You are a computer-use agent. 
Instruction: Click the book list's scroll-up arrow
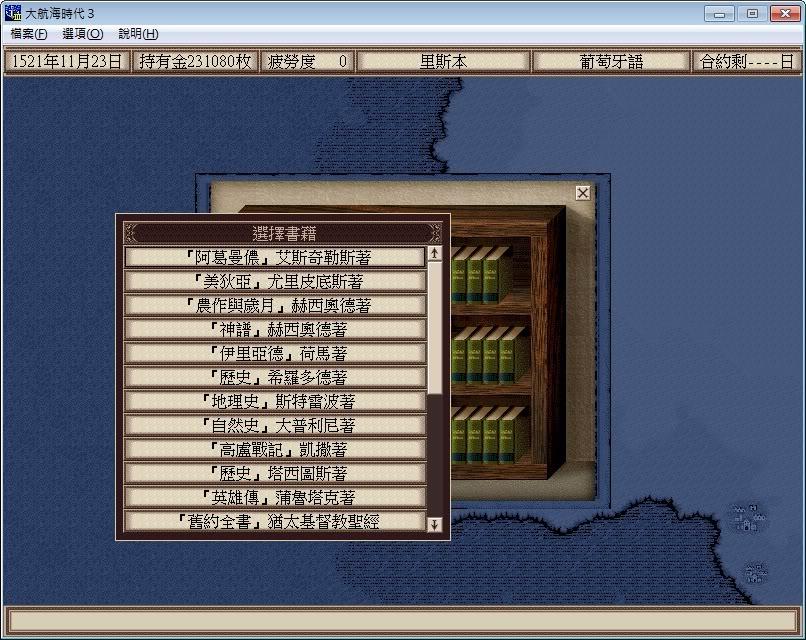click(434, 254)
